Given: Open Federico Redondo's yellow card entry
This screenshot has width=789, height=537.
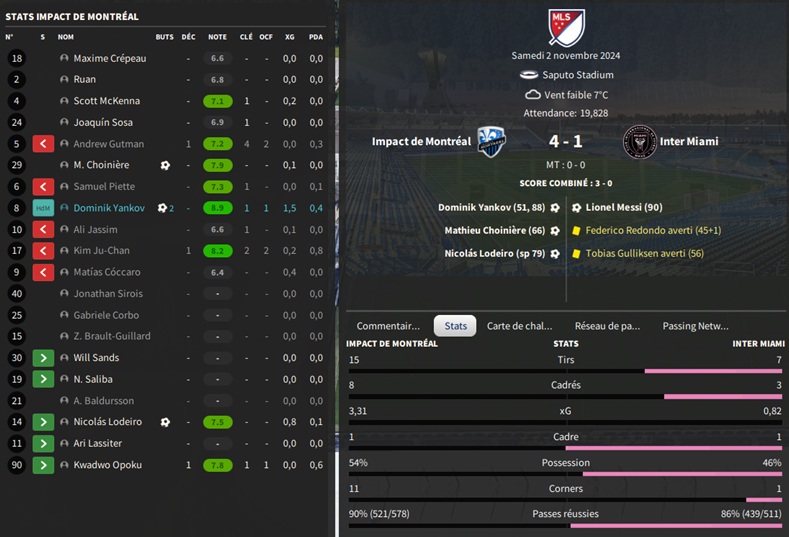Looking at the screenshot, I should click(x=653, y=230).
